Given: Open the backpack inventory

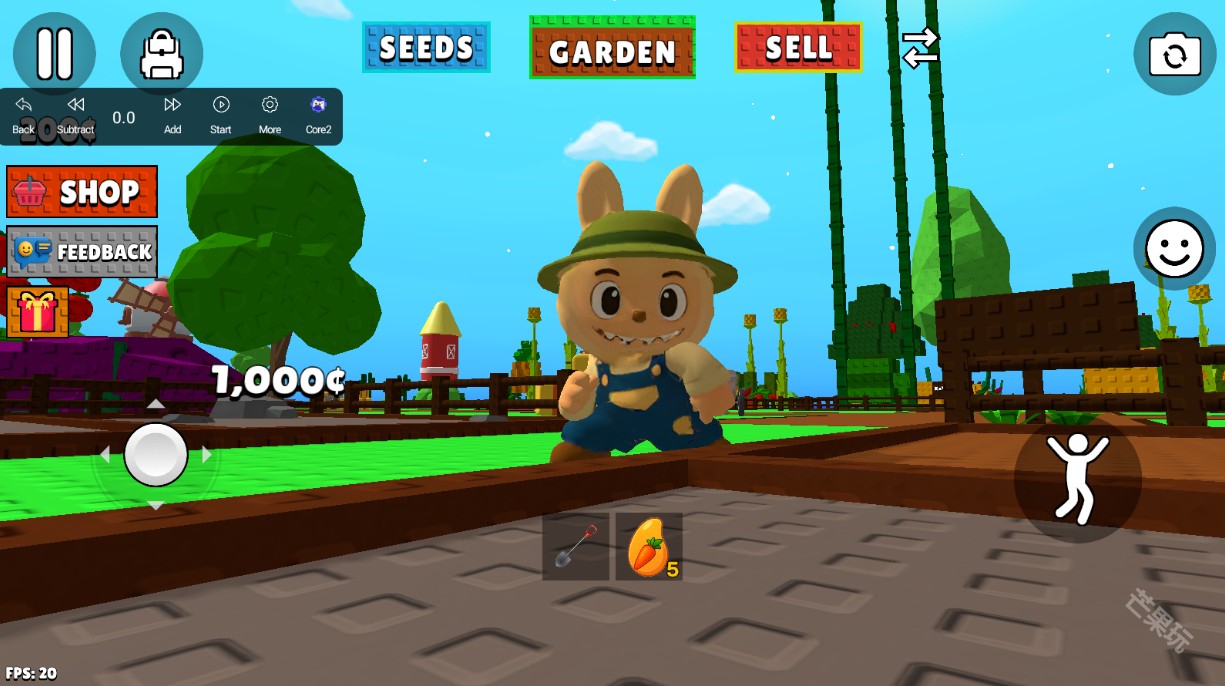Looking at the screenshot, I should pyautogui.click(x=161, y=53).
